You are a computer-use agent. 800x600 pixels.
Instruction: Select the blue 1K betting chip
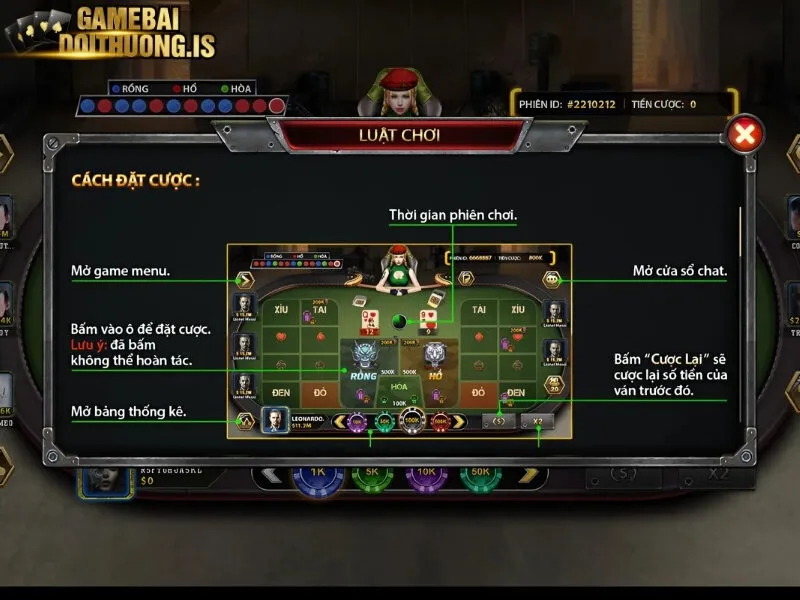(x=318, y=476)
